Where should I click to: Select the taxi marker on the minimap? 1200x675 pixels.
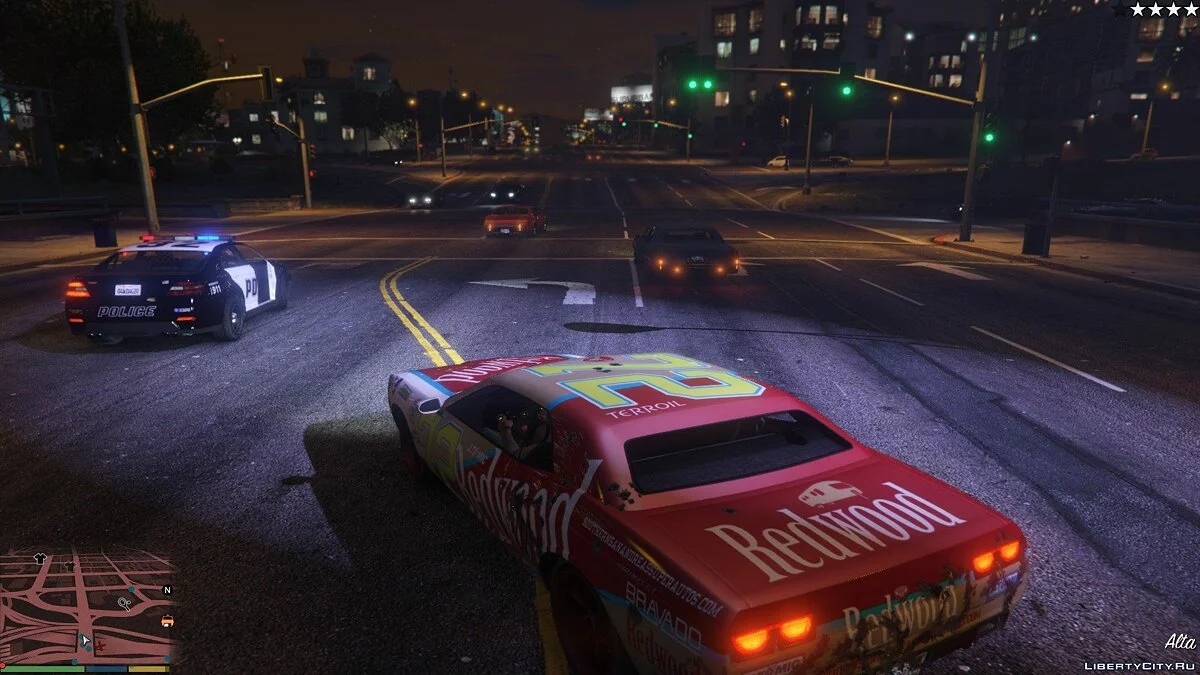pos(167,621)
